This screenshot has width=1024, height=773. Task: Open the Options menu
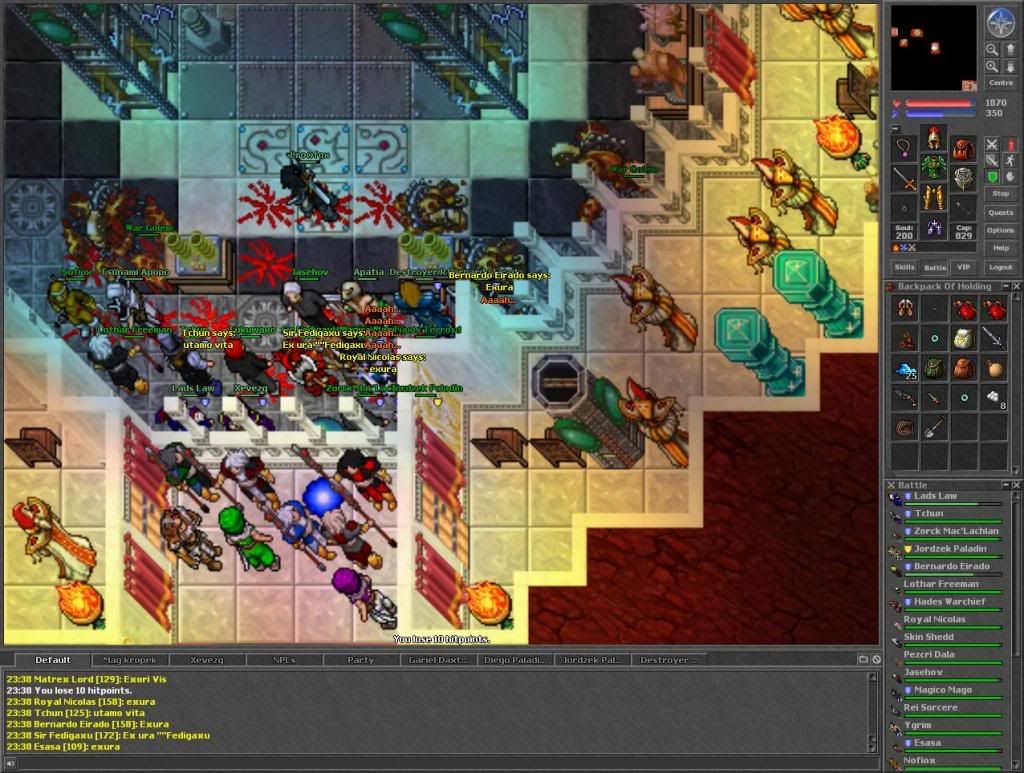click(x=1000, y=230)
